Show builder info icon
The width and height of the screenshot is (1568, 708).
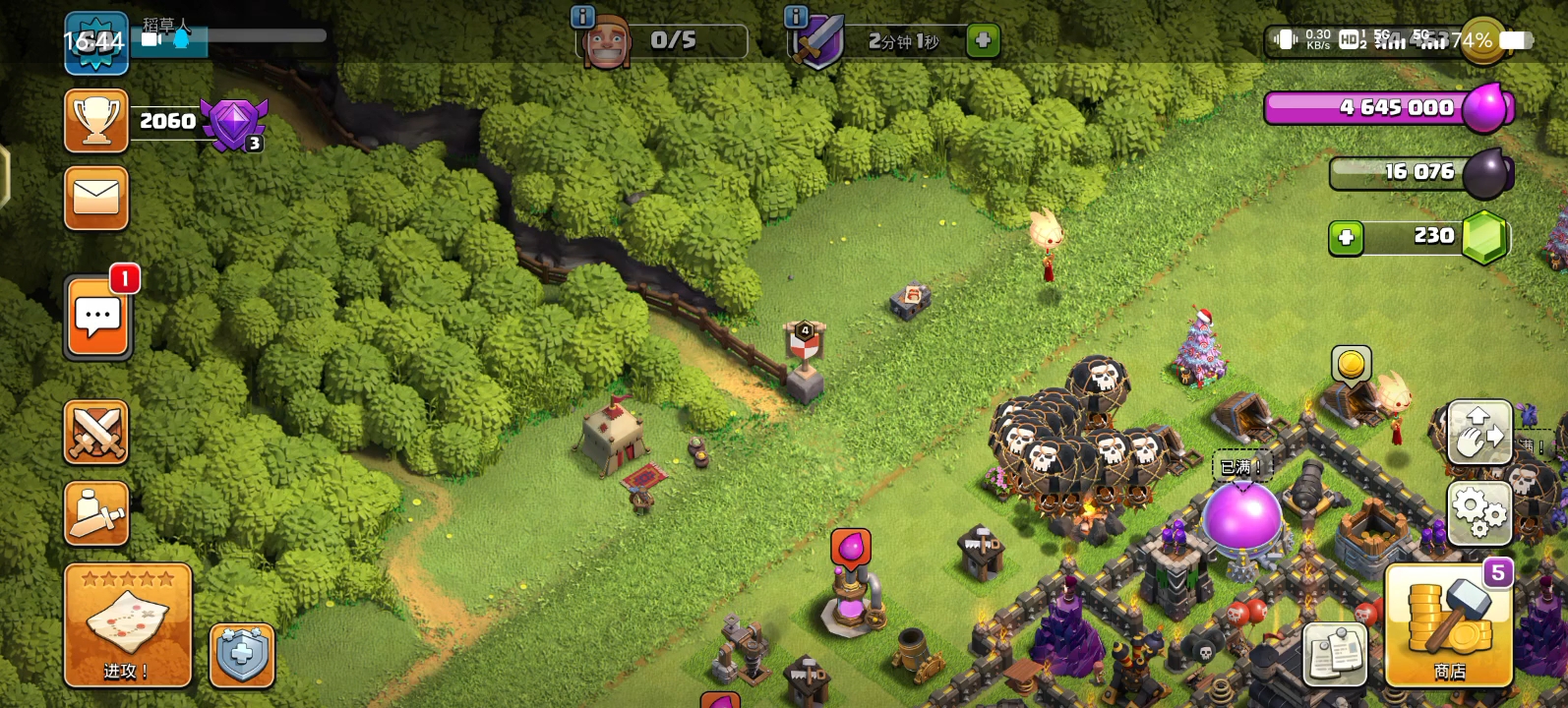click(x=582, y=17)
